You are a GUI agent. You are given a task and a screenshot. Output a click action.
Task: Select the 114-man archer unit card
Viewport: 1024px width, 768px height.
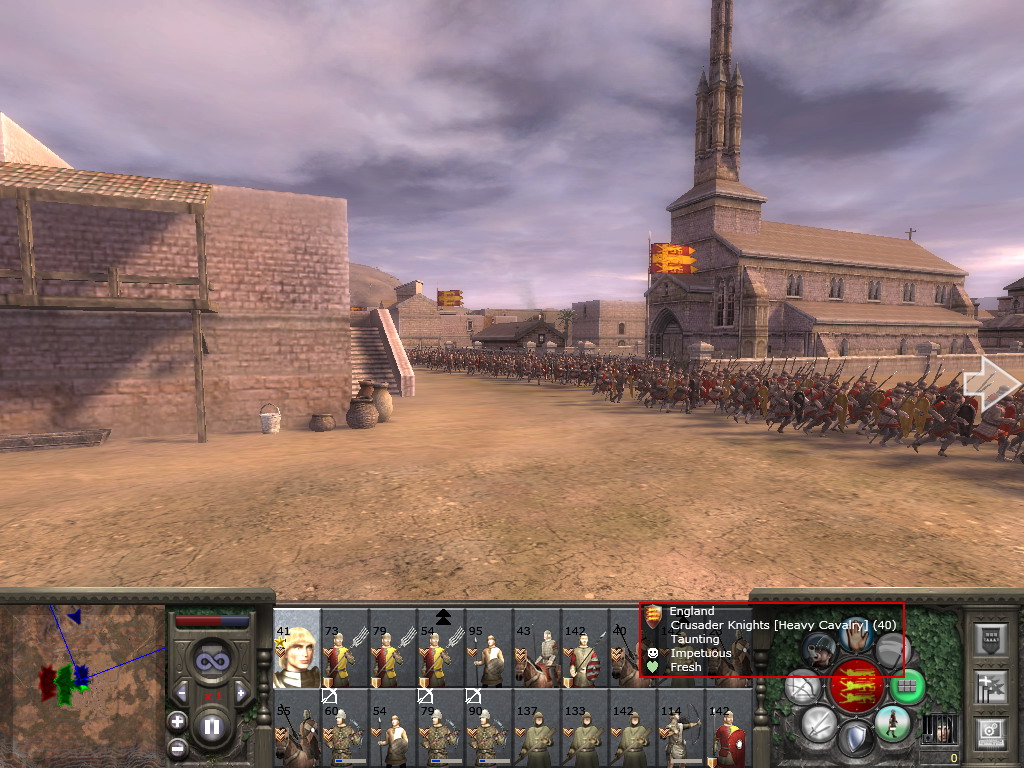click(681, 735)
